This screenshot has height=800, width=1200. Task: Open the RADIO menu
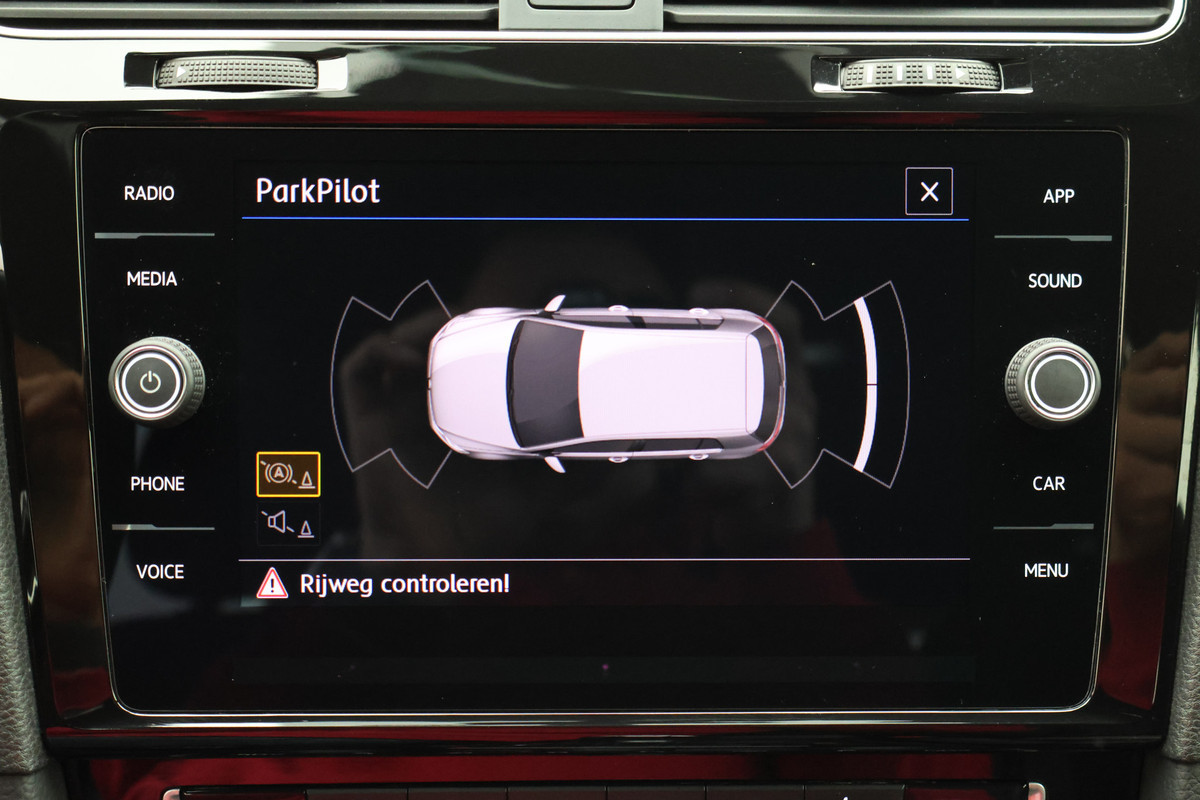coord(149,193)
